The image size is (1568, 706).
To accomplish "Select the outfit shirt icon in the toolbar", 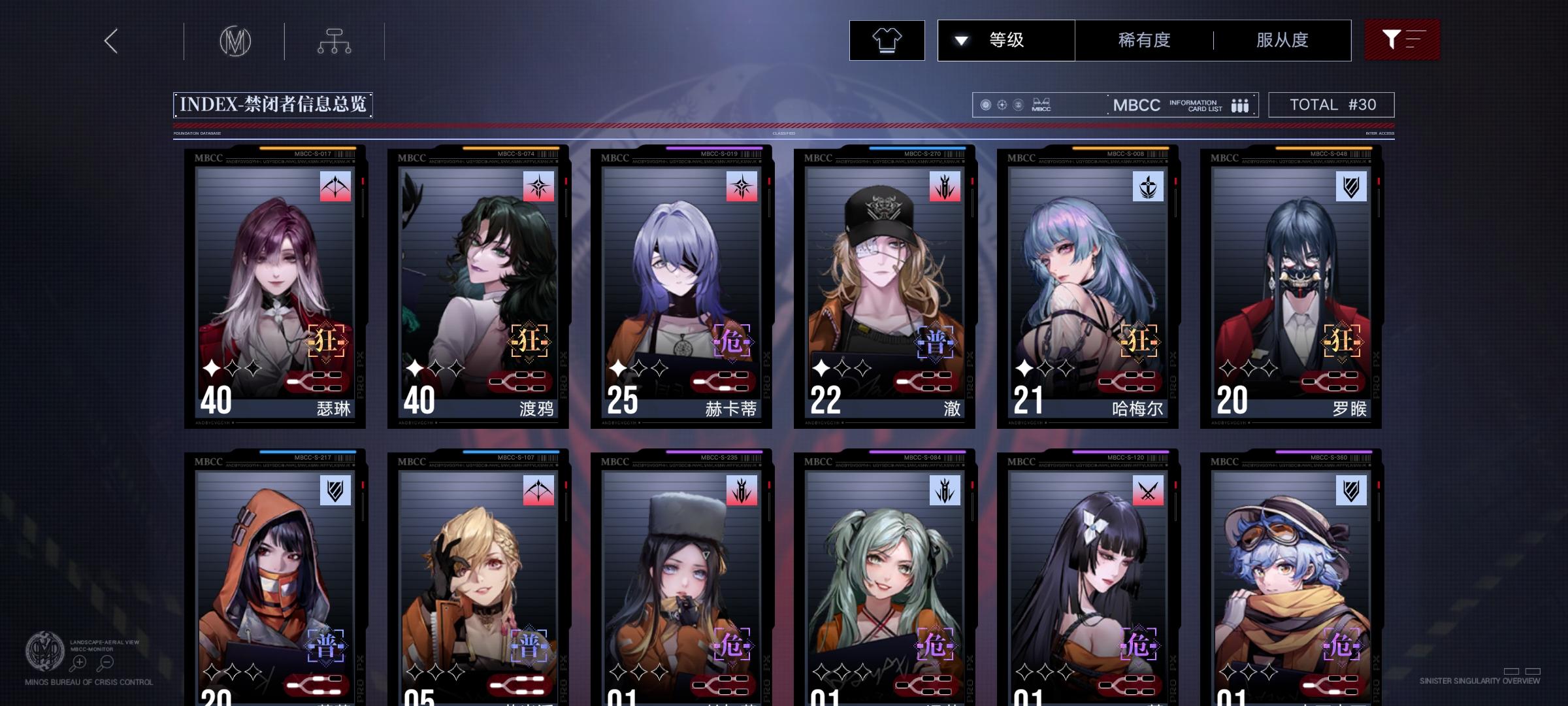I will click(886, 40).
